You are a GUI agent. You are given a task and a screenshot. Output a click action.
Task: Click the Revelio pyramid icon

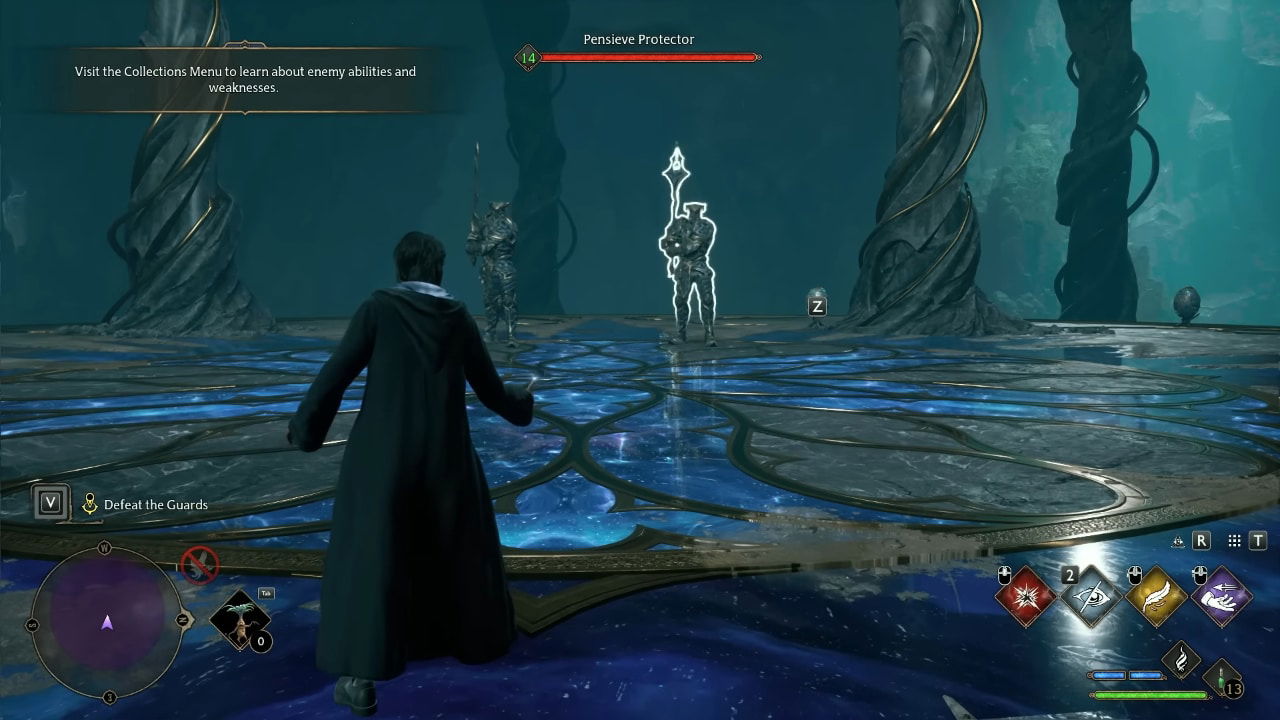click(x=1178, y=541)
